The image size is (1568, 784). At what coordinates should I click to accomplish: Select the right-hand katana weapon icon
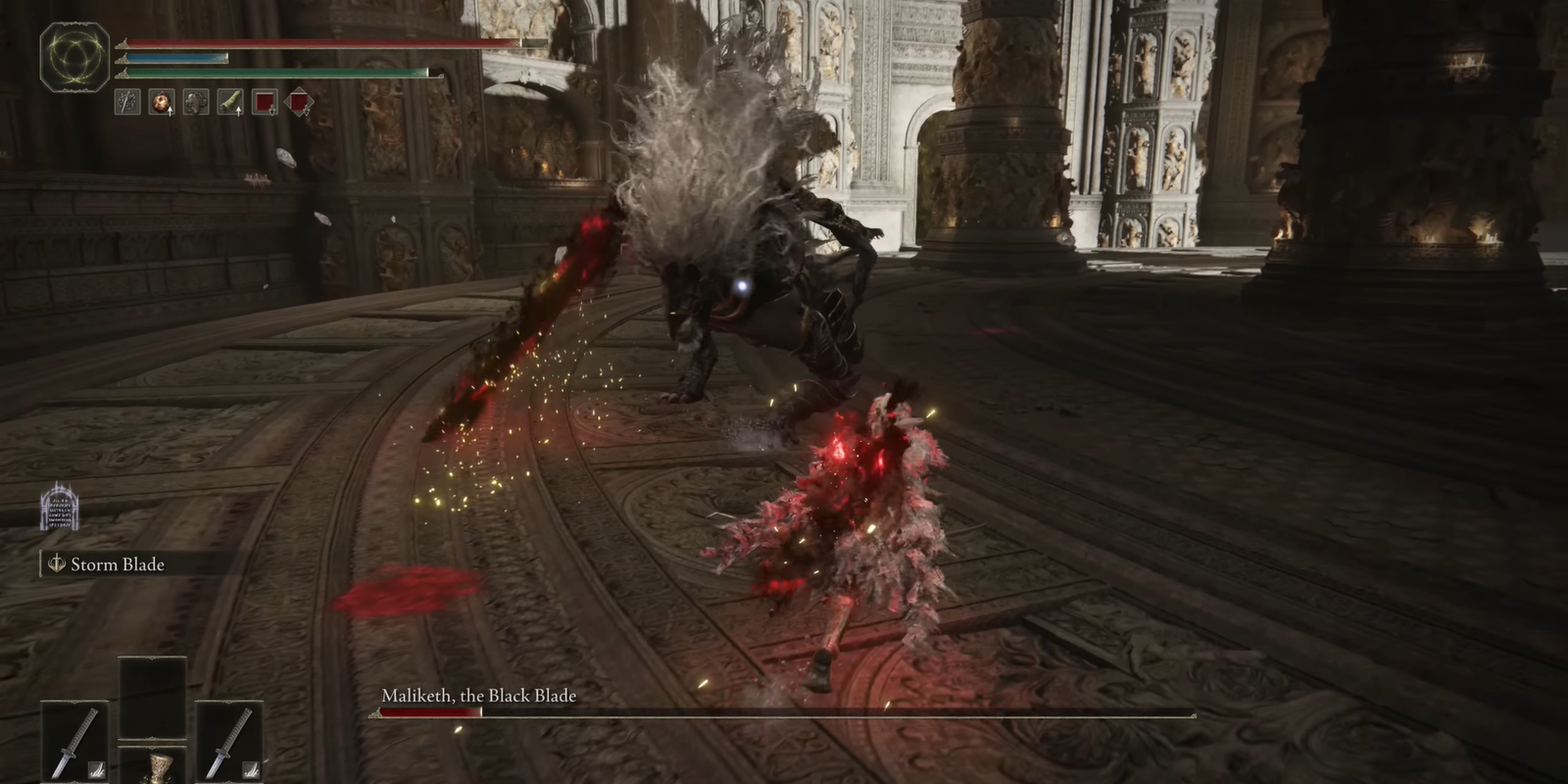228,740
